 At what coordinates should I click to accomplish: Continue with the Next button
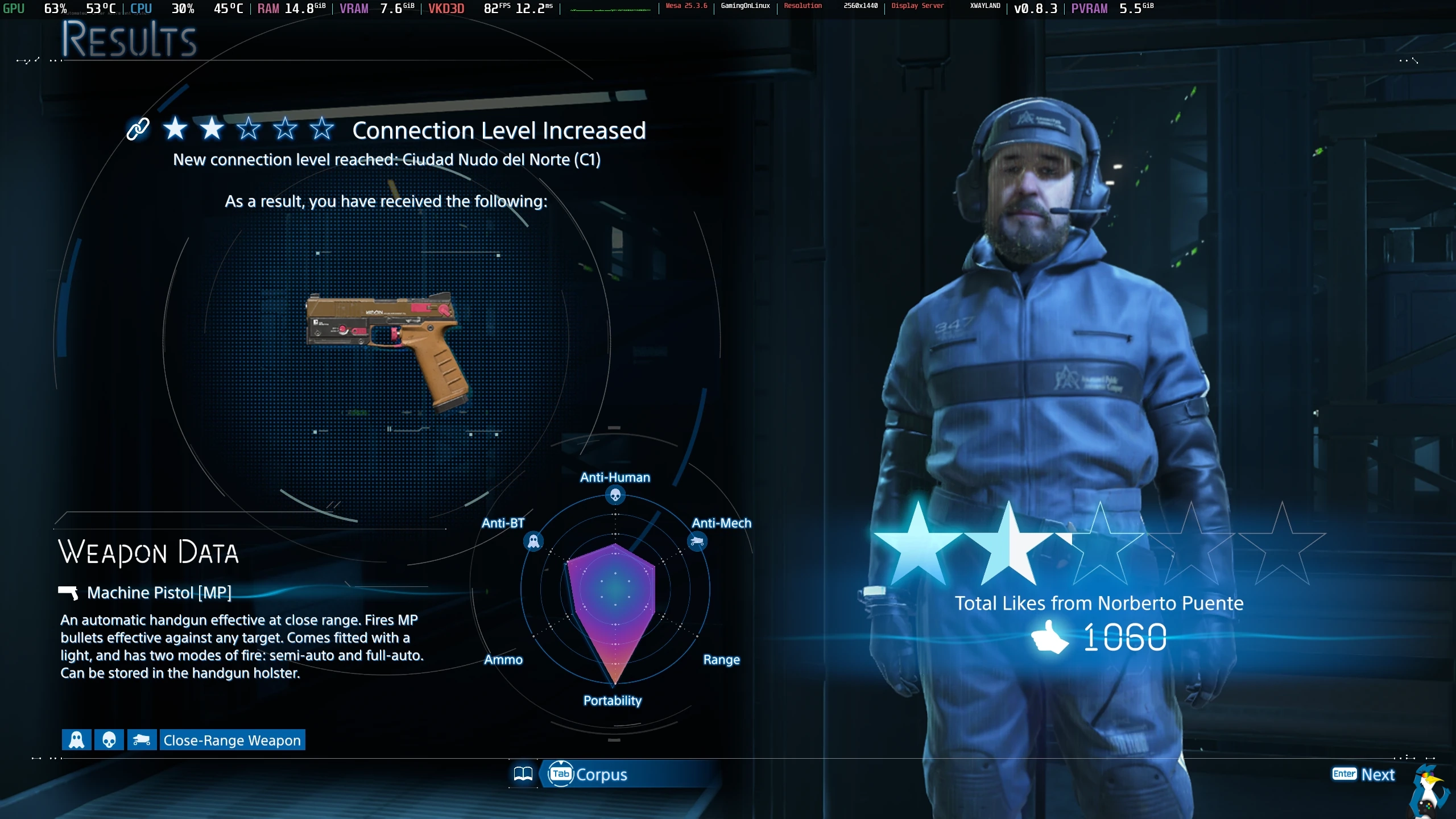pos(1364,774)
